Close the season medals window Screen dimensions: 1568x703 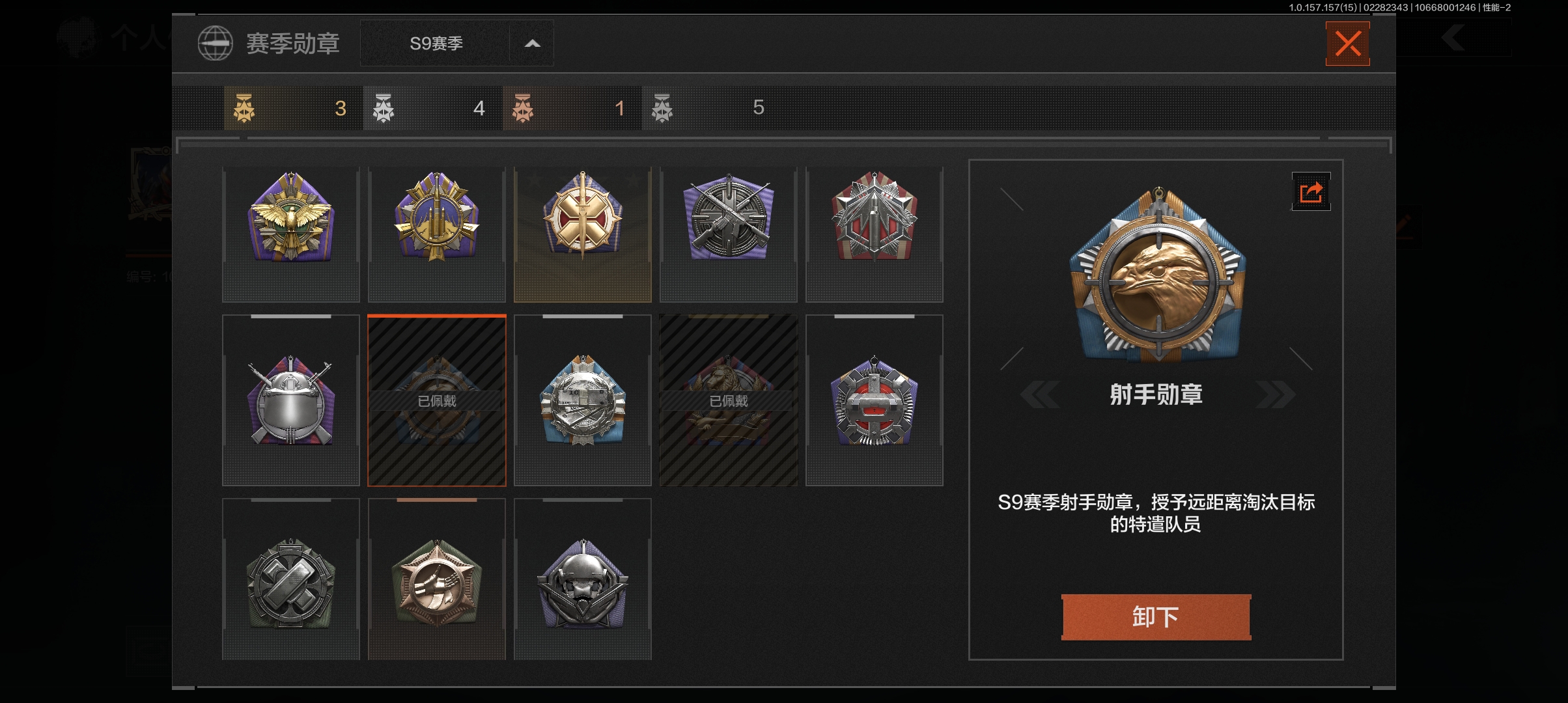tap(1347, 44)
